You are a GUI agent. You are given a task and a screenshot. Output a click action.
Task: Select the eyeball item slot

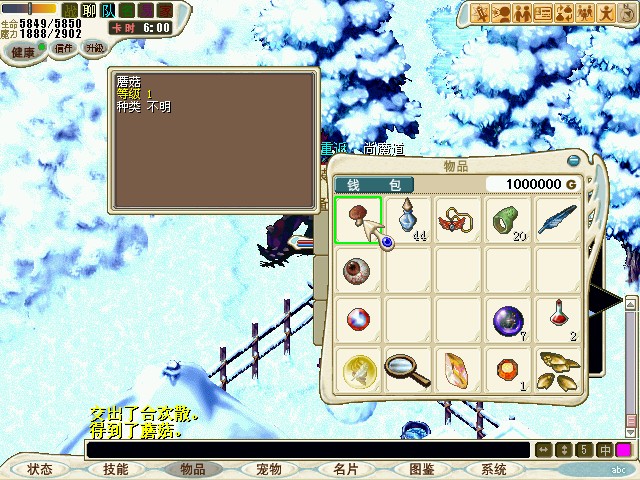[357, 270]
